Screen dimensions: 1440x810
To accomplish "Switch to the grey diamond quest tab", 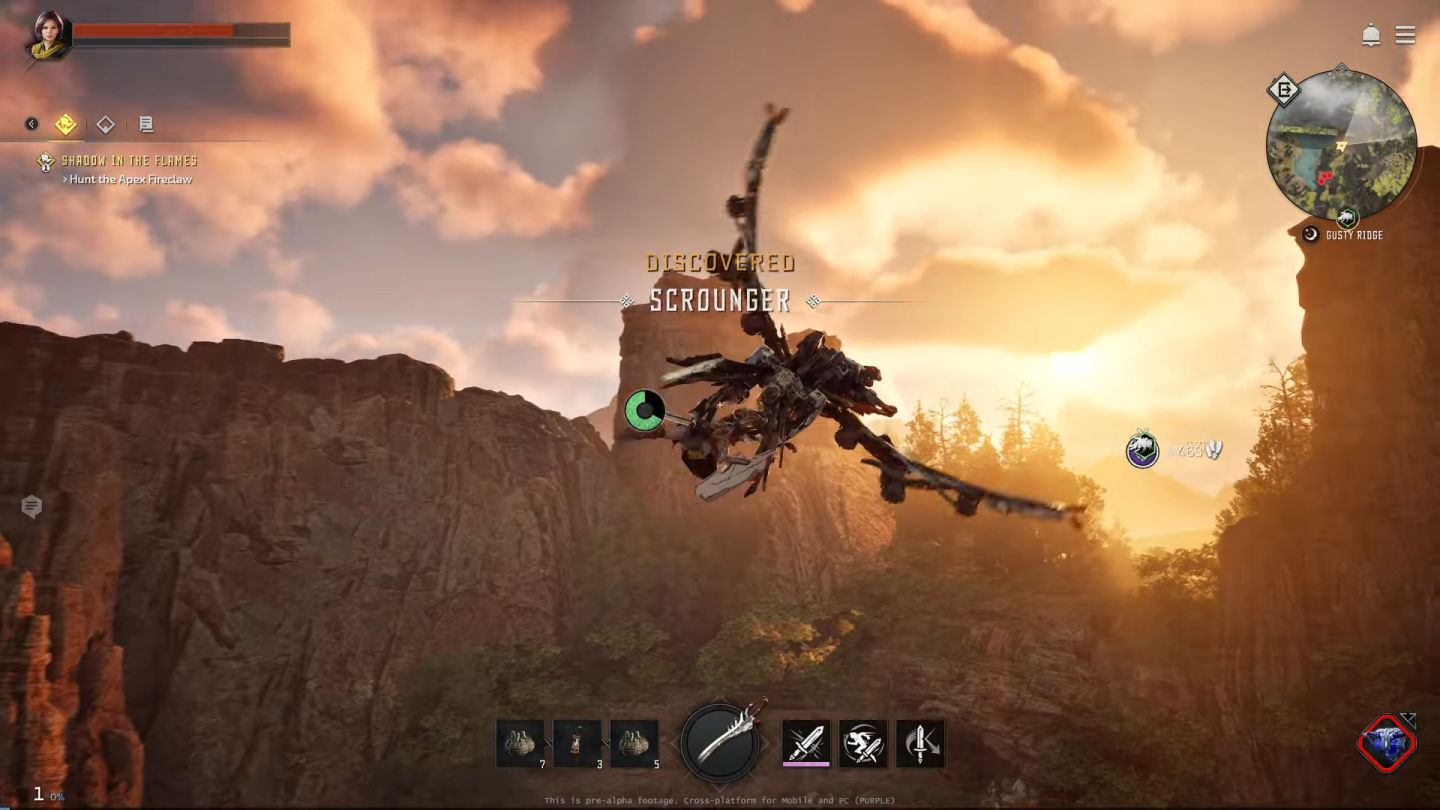I will pos(105,124).
